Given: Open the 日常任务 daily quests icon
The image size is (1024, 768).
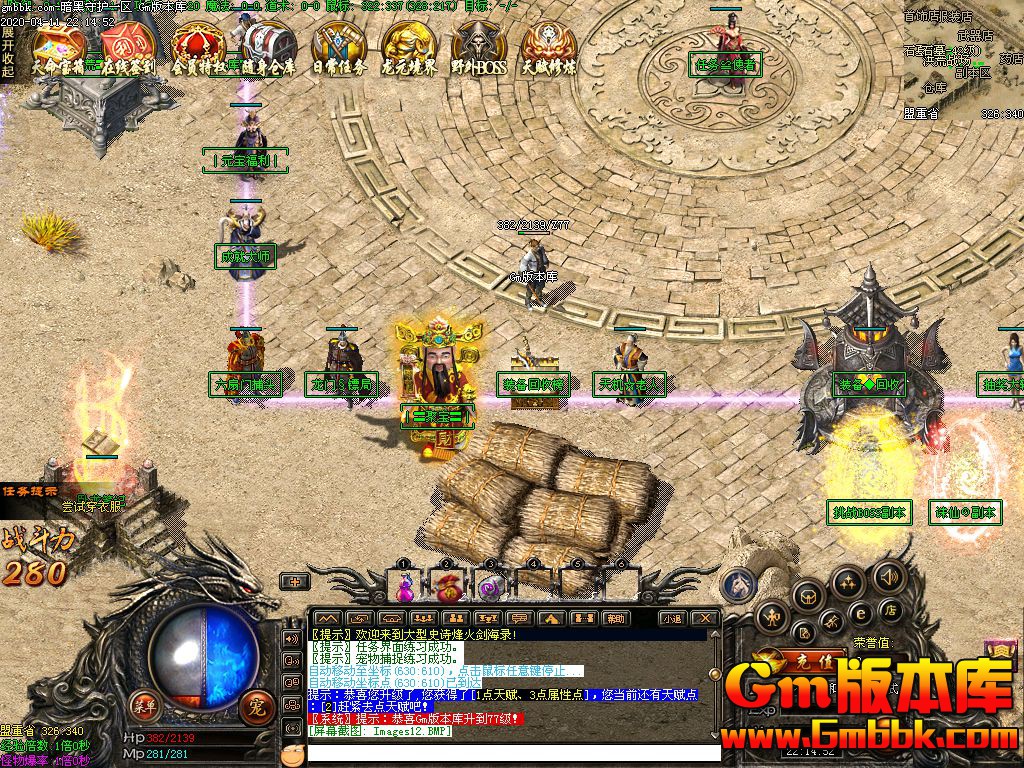Looking at the screenshot, I should (x=339, y=48).
